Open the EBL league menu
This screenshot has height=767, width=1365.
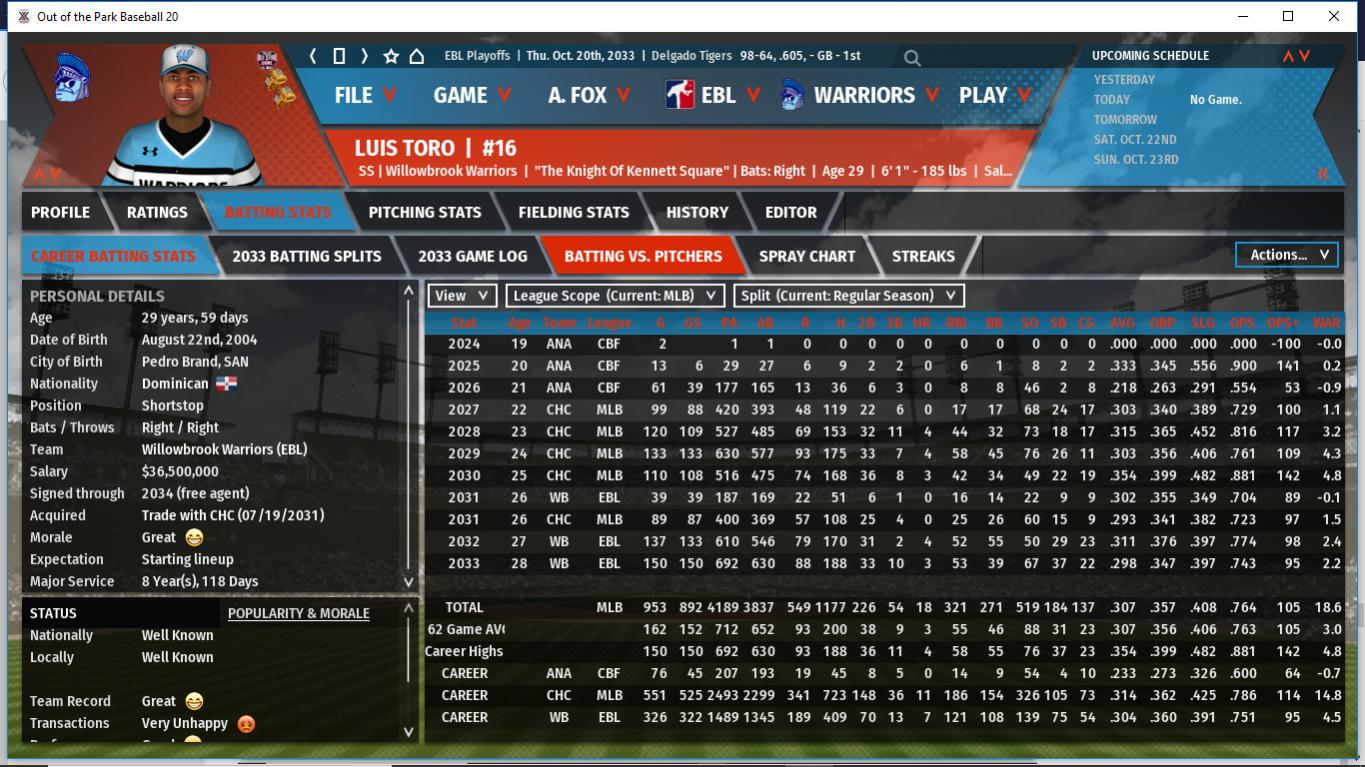point(713,95)
